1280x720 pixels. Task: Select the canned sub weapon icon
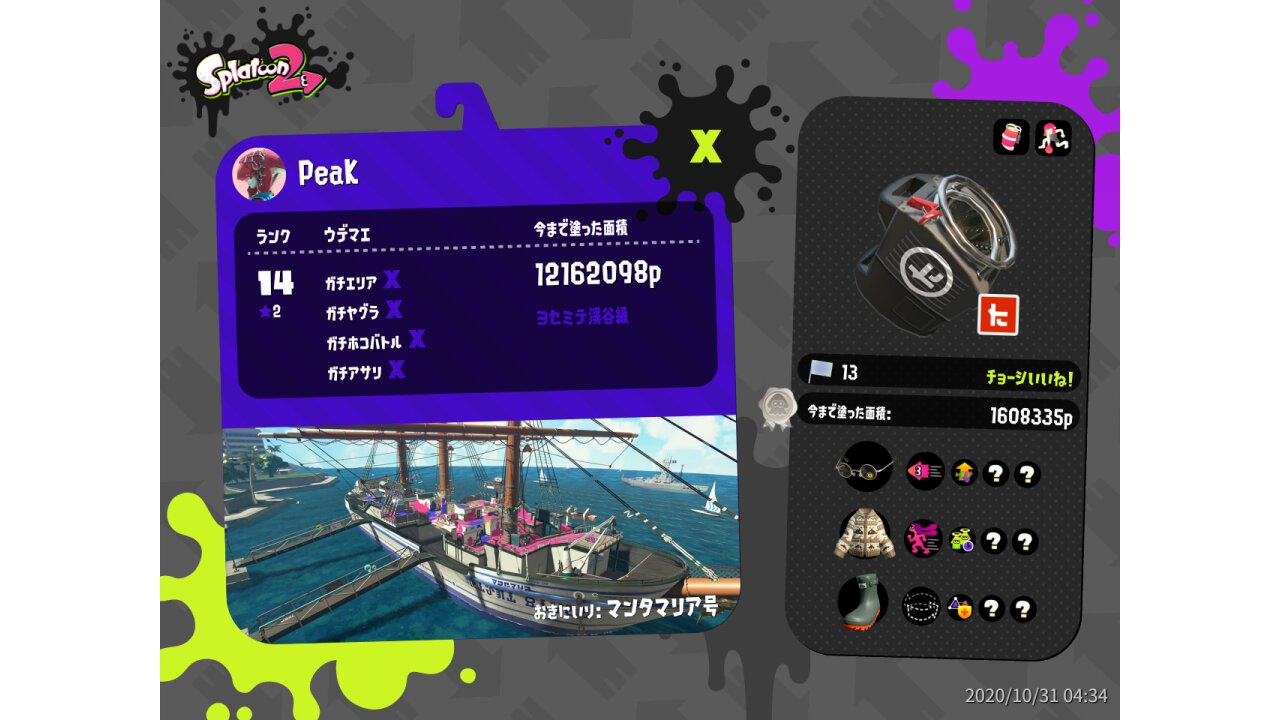(1011, 137)
